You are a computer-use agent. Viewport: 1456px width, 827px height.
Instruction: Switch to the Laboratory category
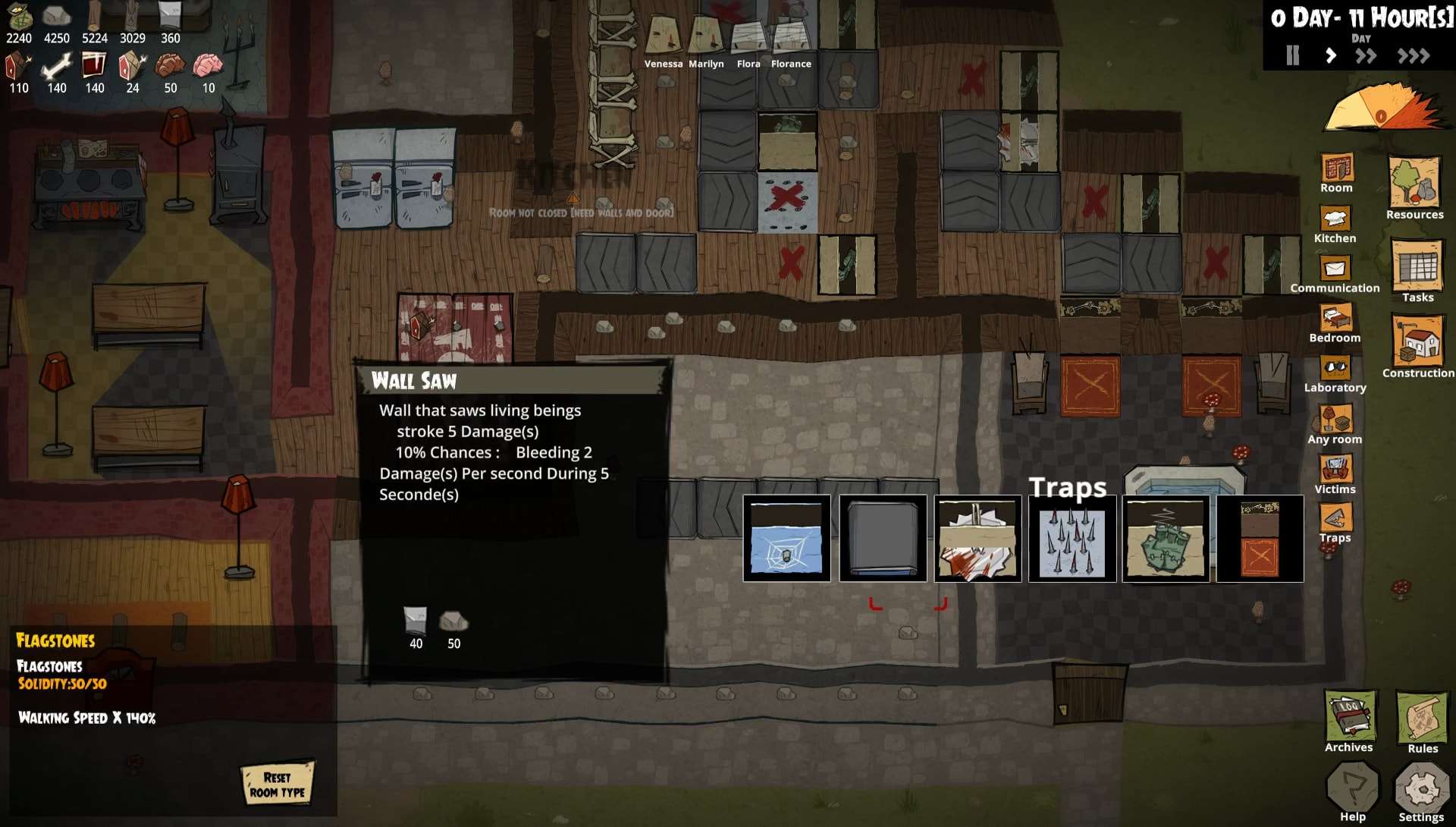coord(1335,373)
